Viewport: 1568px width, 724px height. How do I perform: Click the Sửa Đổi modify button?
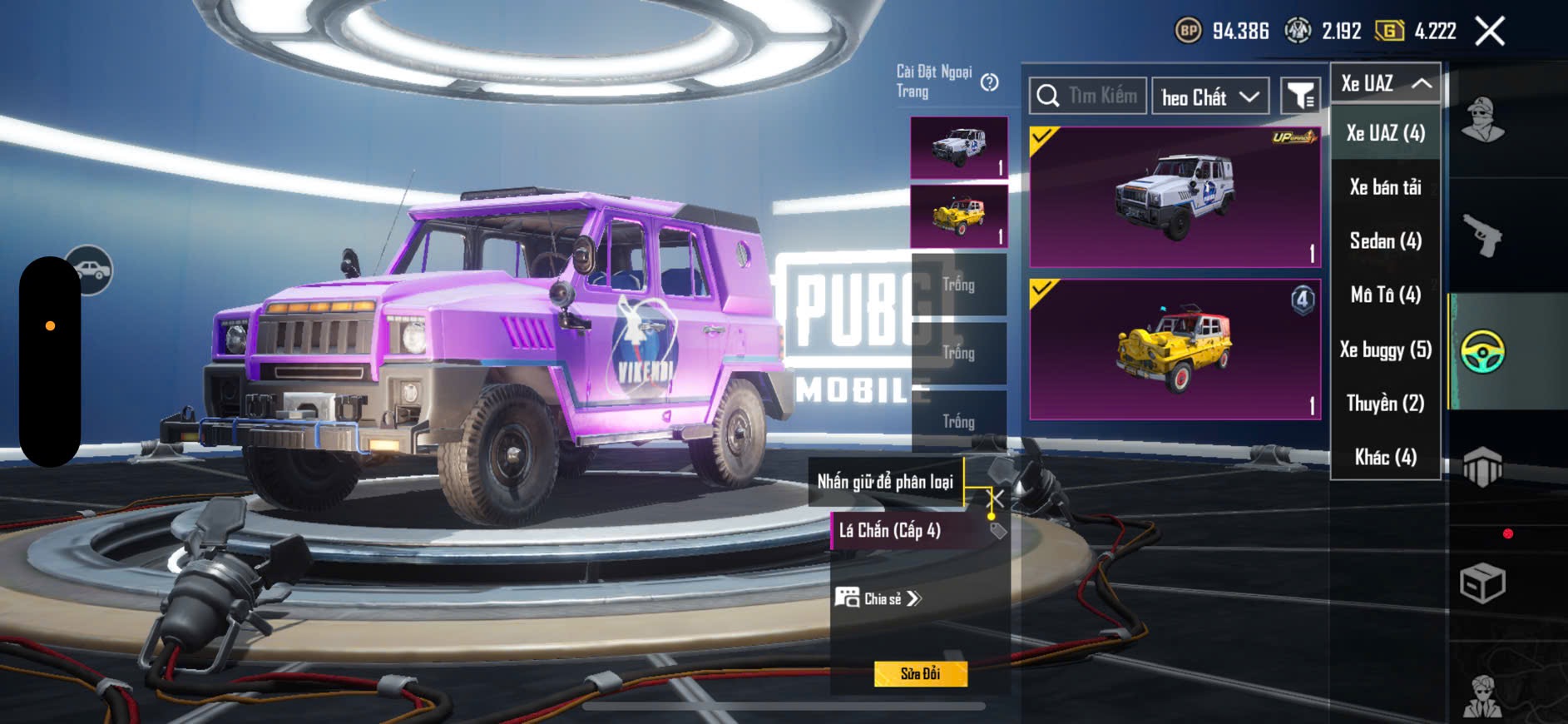[921, 673]
